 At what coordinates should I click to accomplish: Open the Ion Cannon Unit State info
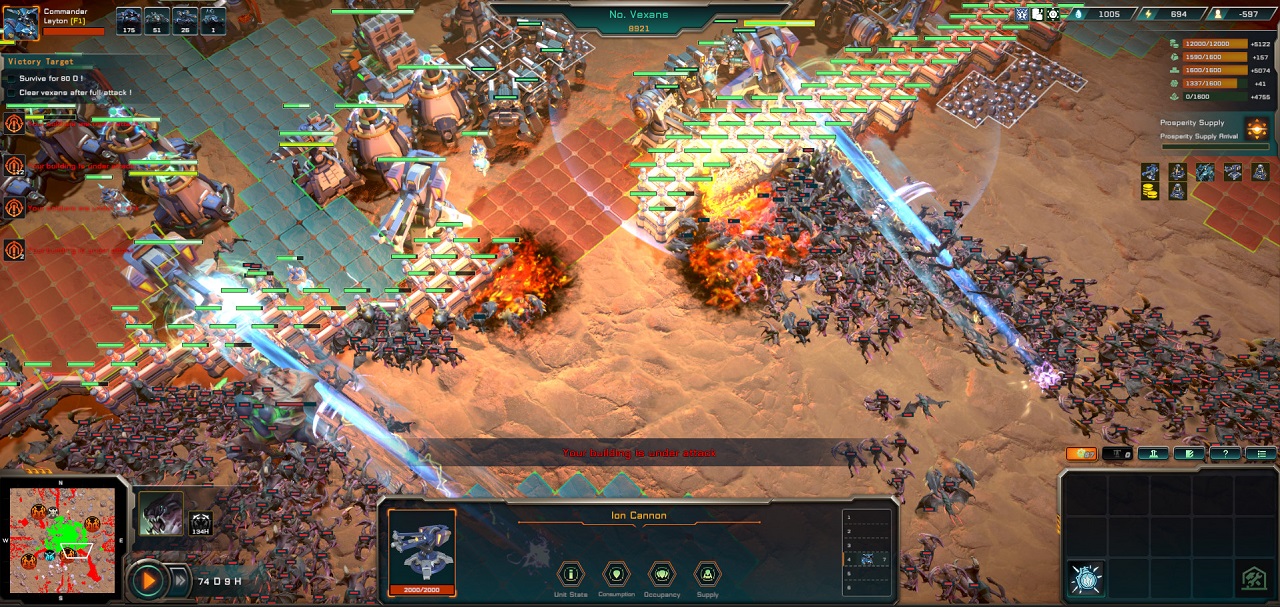[x=571, y=575]
